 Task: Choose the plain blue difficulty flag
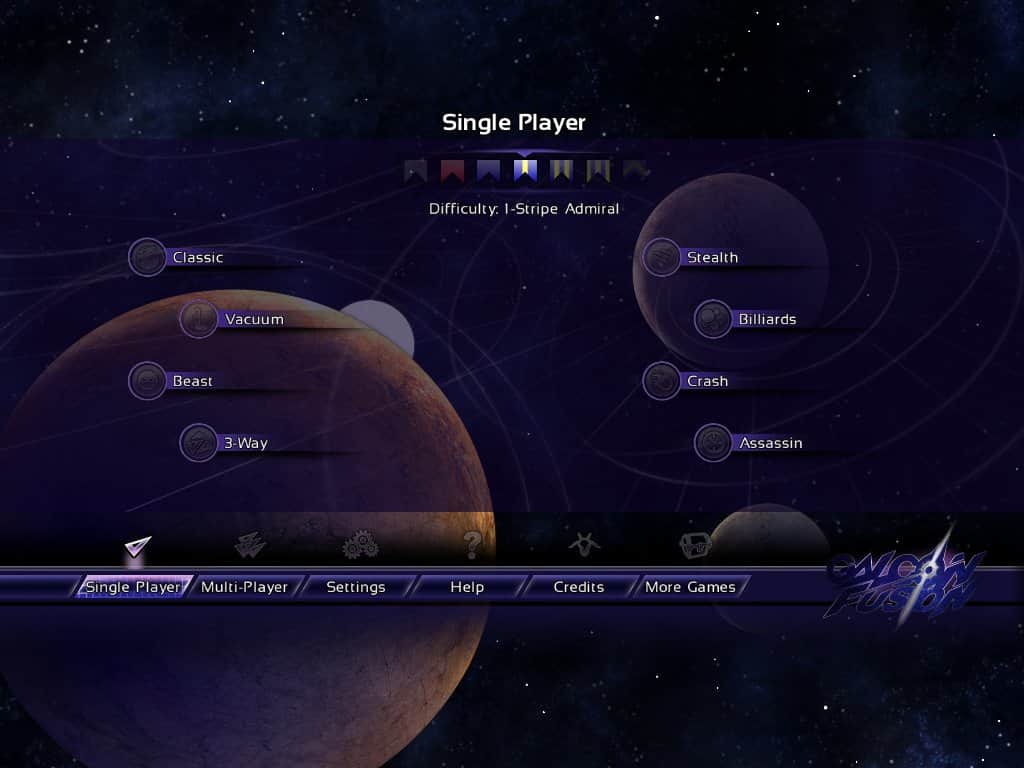tap(489, 171)
